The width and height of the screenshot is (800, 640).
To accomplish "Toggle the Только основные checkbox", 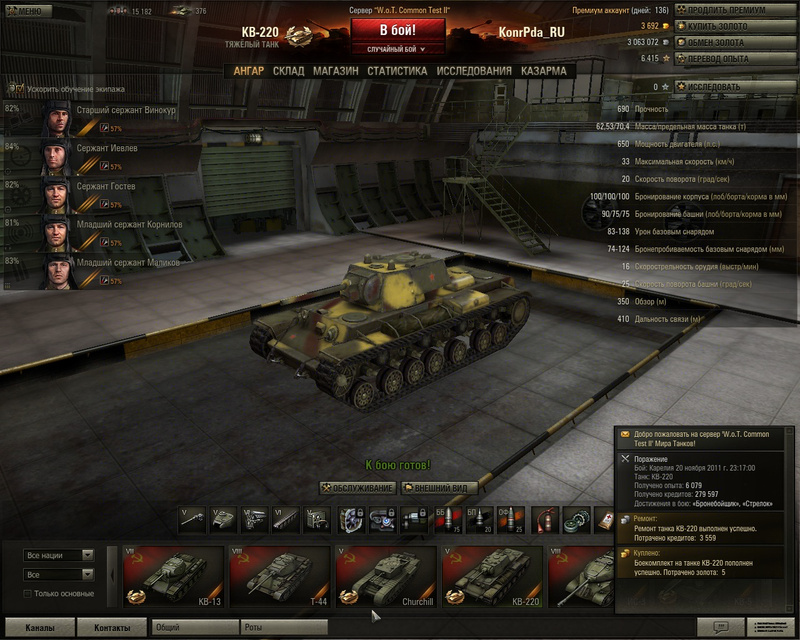I will 28,595.
